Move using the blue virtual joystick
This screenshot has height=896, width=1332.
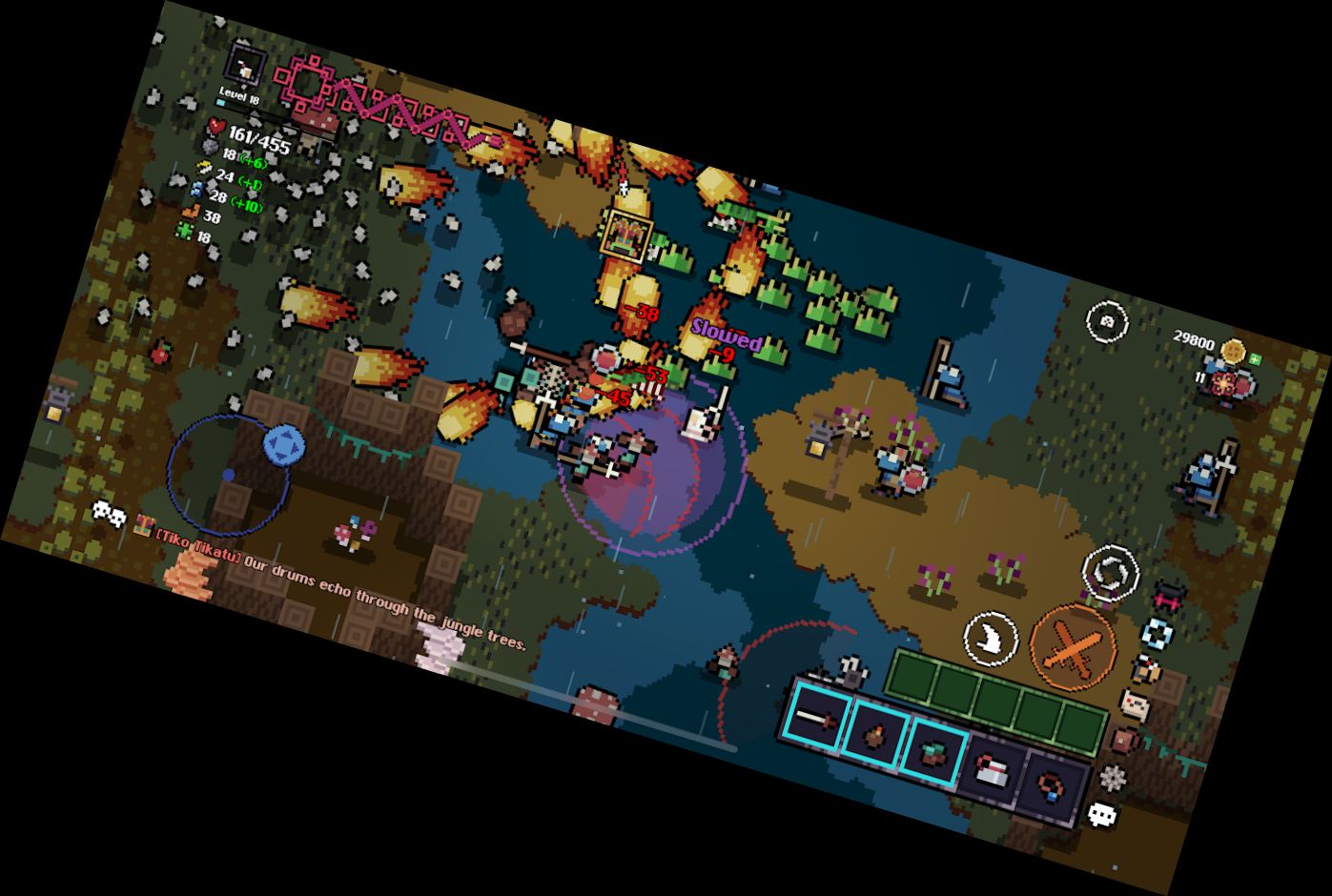tap(283, 445)
